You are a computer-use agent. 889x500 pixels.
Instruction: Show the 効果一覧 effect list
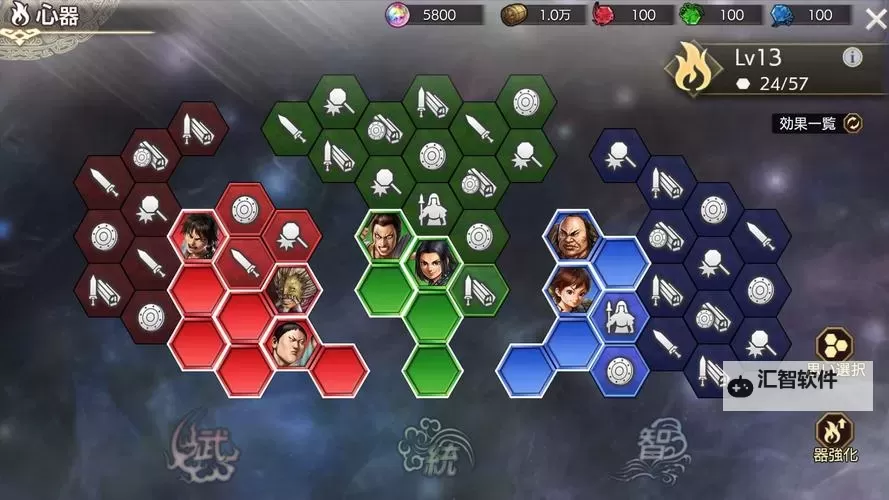coord(820,123)
